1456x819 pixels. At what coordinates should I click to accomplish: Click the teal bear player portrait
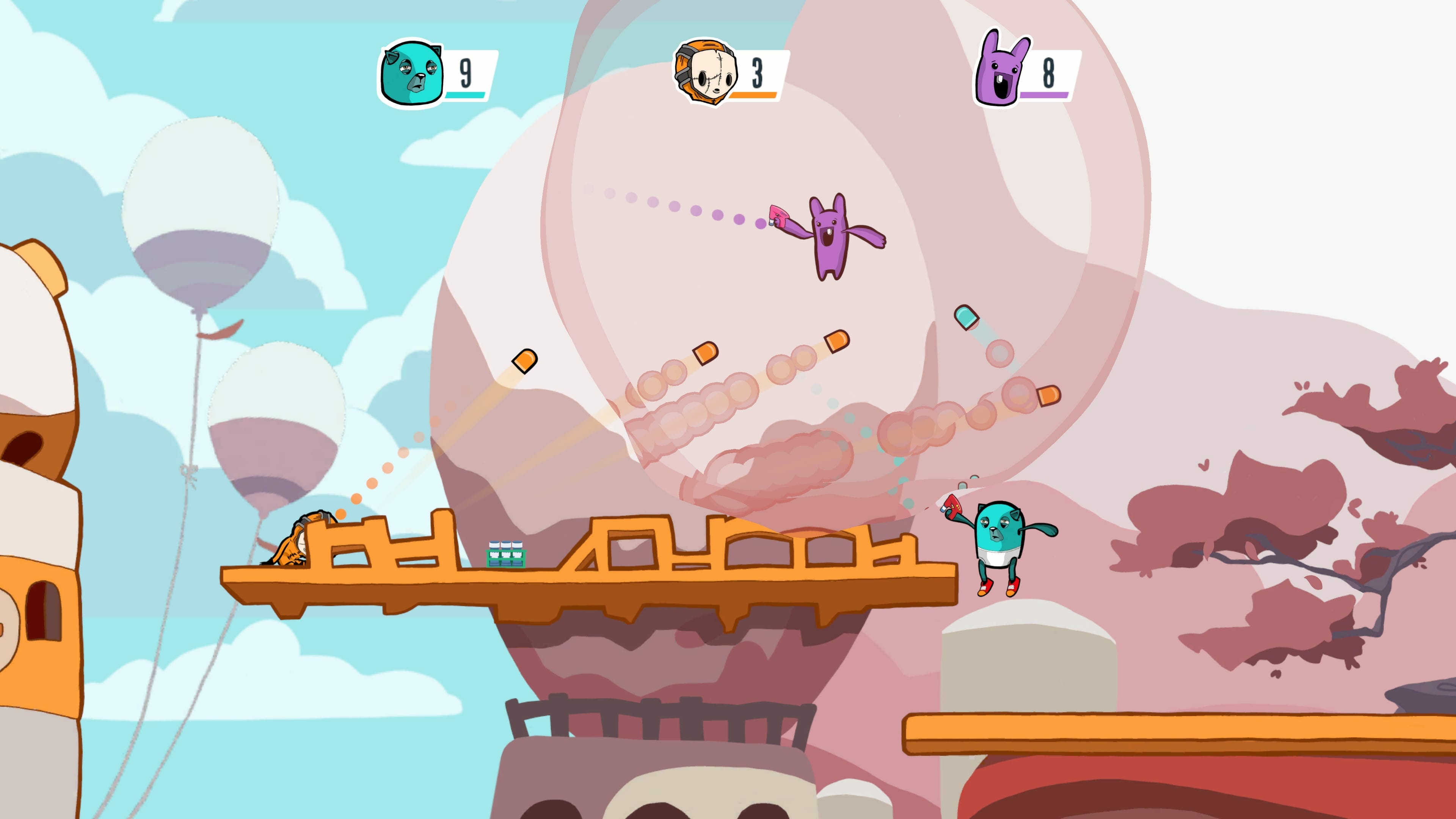pos(411,73)
